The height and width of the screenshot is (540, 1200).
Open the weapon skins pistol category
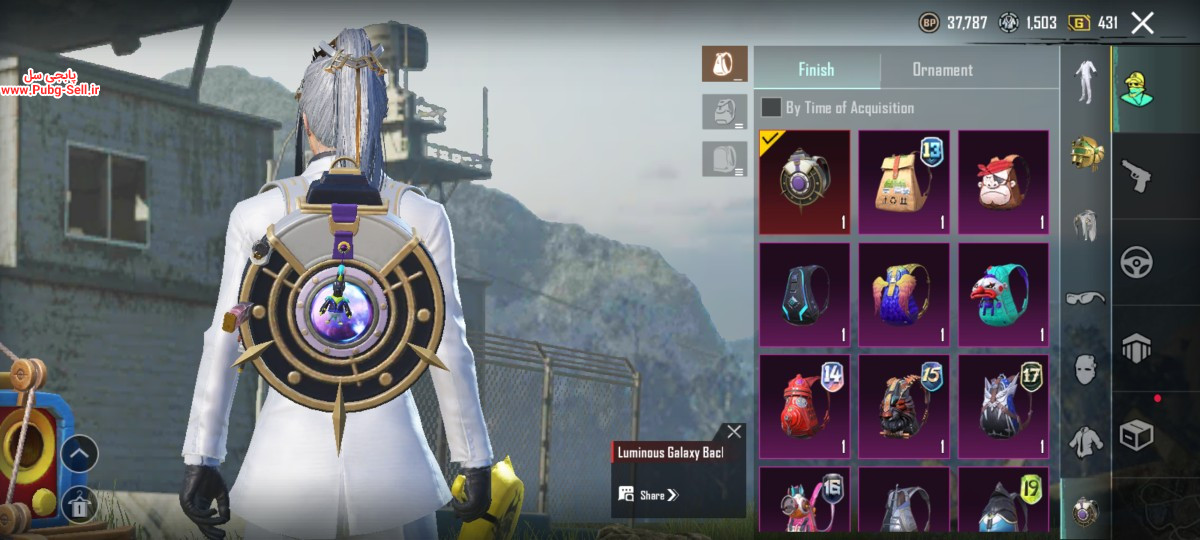click(1137, 177)
